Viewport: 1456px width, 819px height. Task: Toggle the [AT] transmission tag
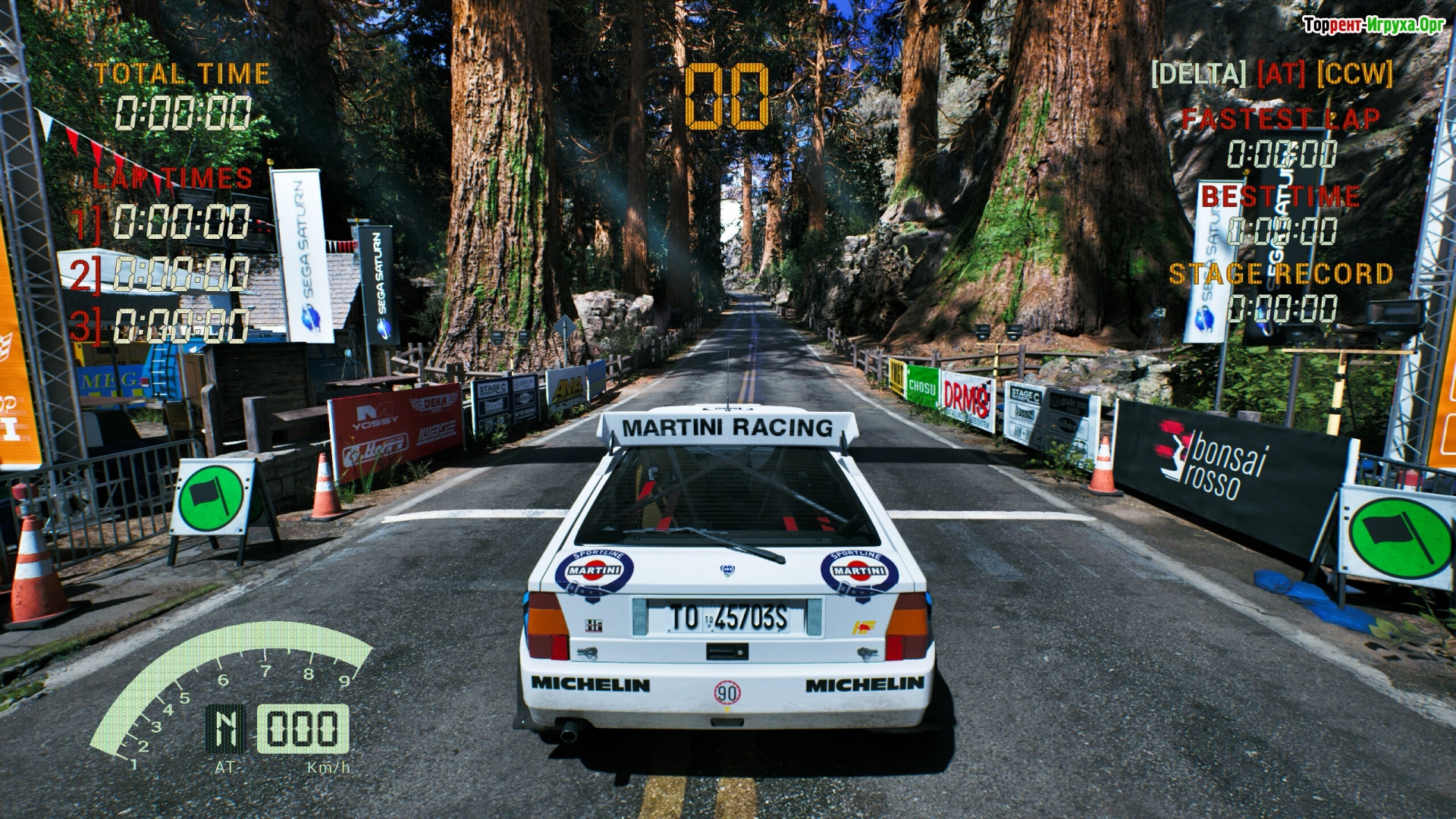pos(1281,74)
